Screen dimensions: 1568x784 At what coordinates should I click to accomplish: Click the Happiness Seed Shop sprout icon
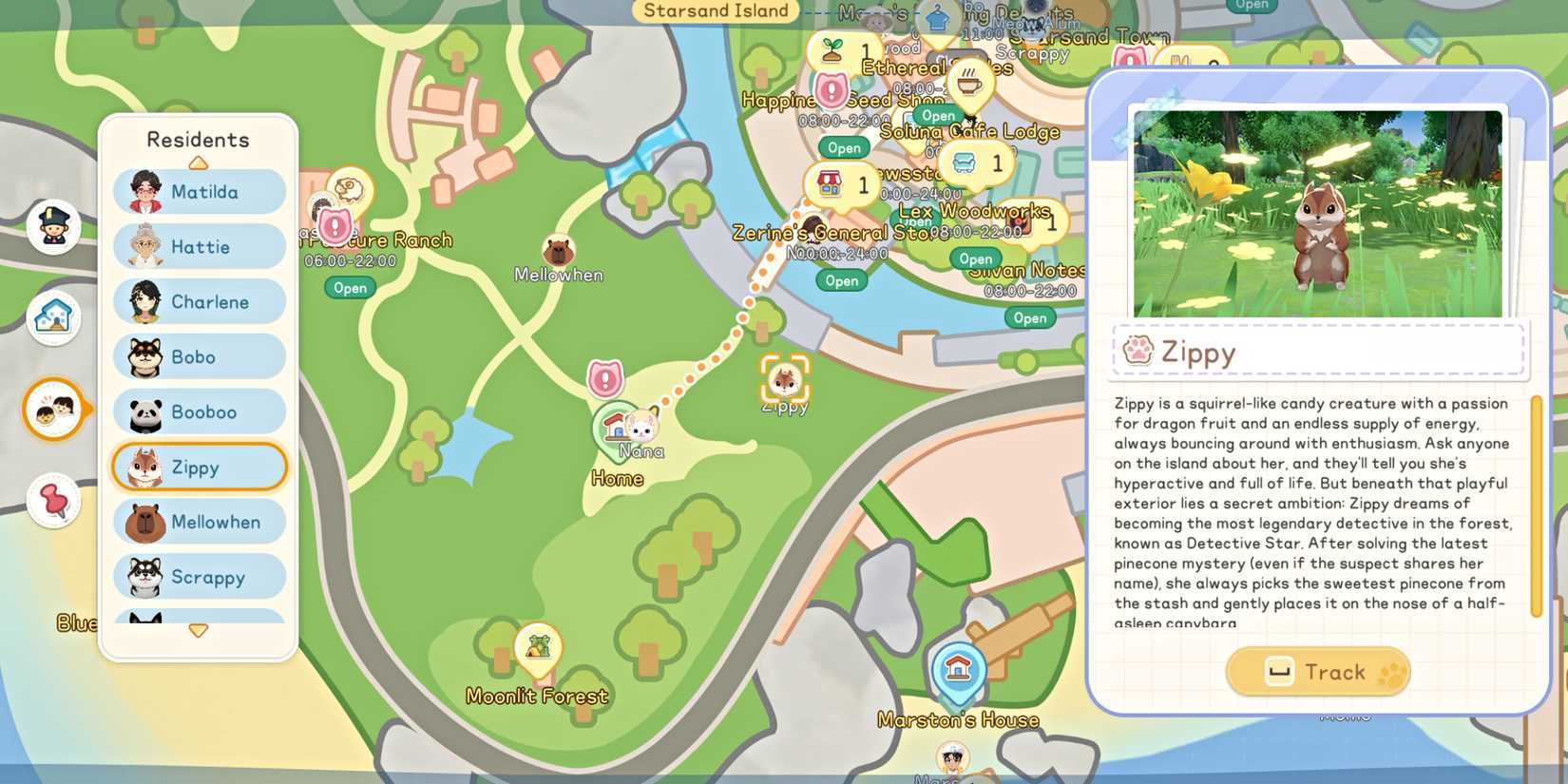click(x=834, y=49)
